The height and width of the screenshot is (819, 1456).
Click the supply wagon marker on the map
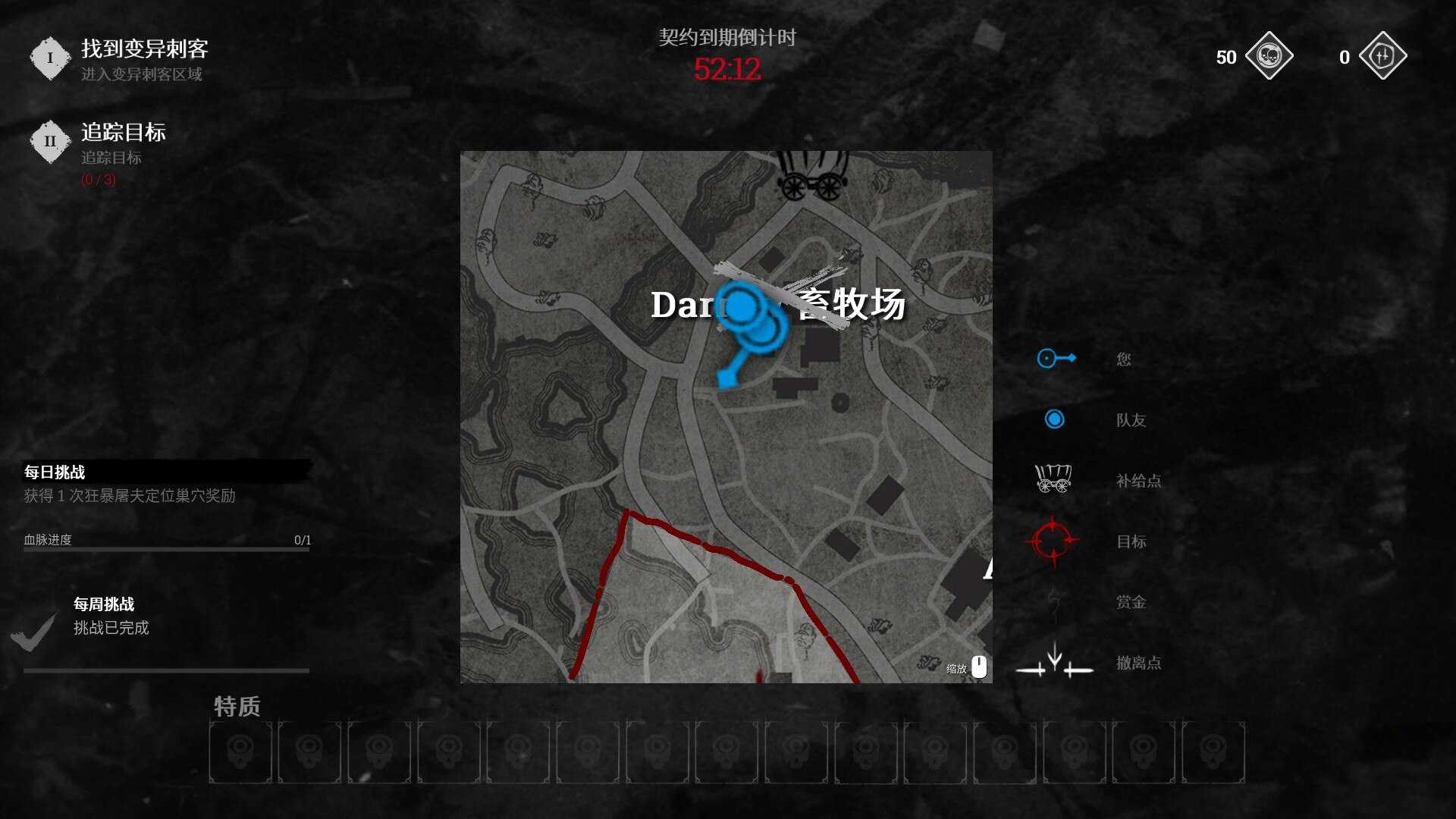point(811,176)
